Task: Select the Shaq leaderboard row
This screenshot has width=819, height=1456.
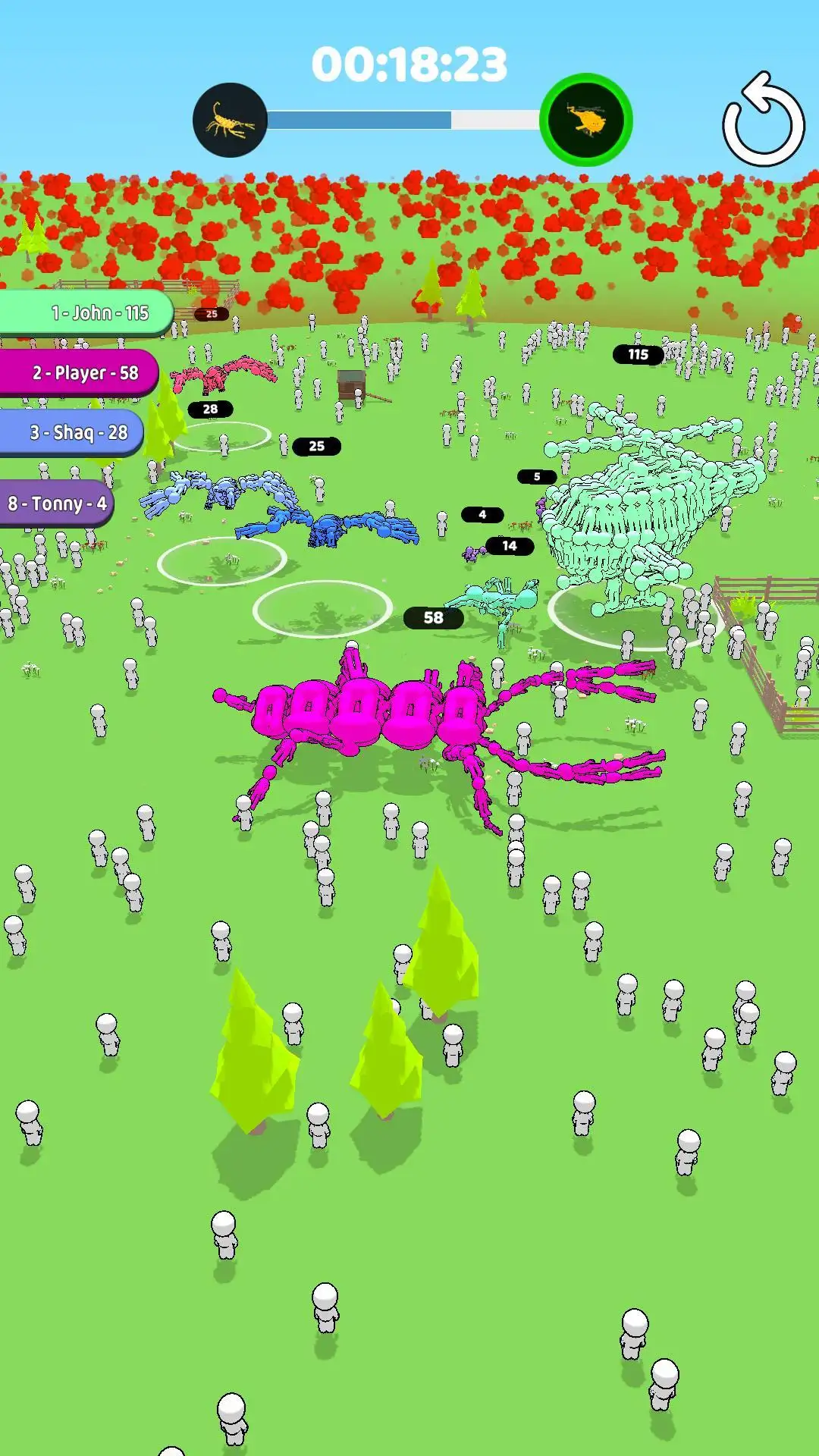Action: pyautogui.click(x=72, y=432)
